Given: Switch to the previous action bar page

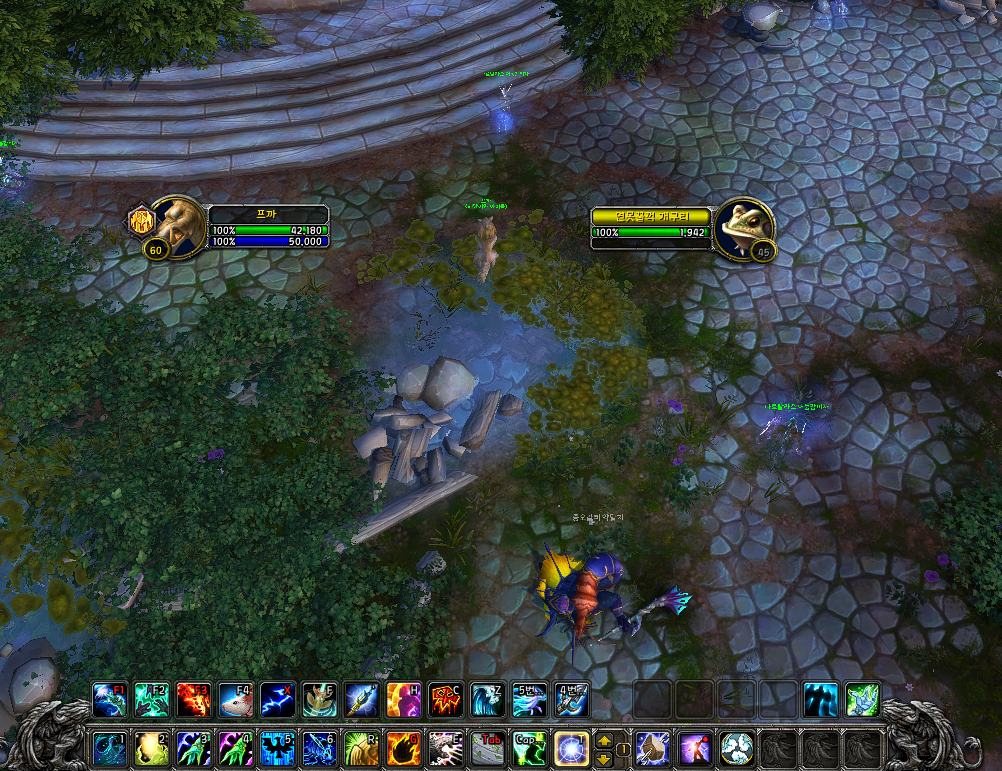Looking at the screenshot, I should point(604,758).
